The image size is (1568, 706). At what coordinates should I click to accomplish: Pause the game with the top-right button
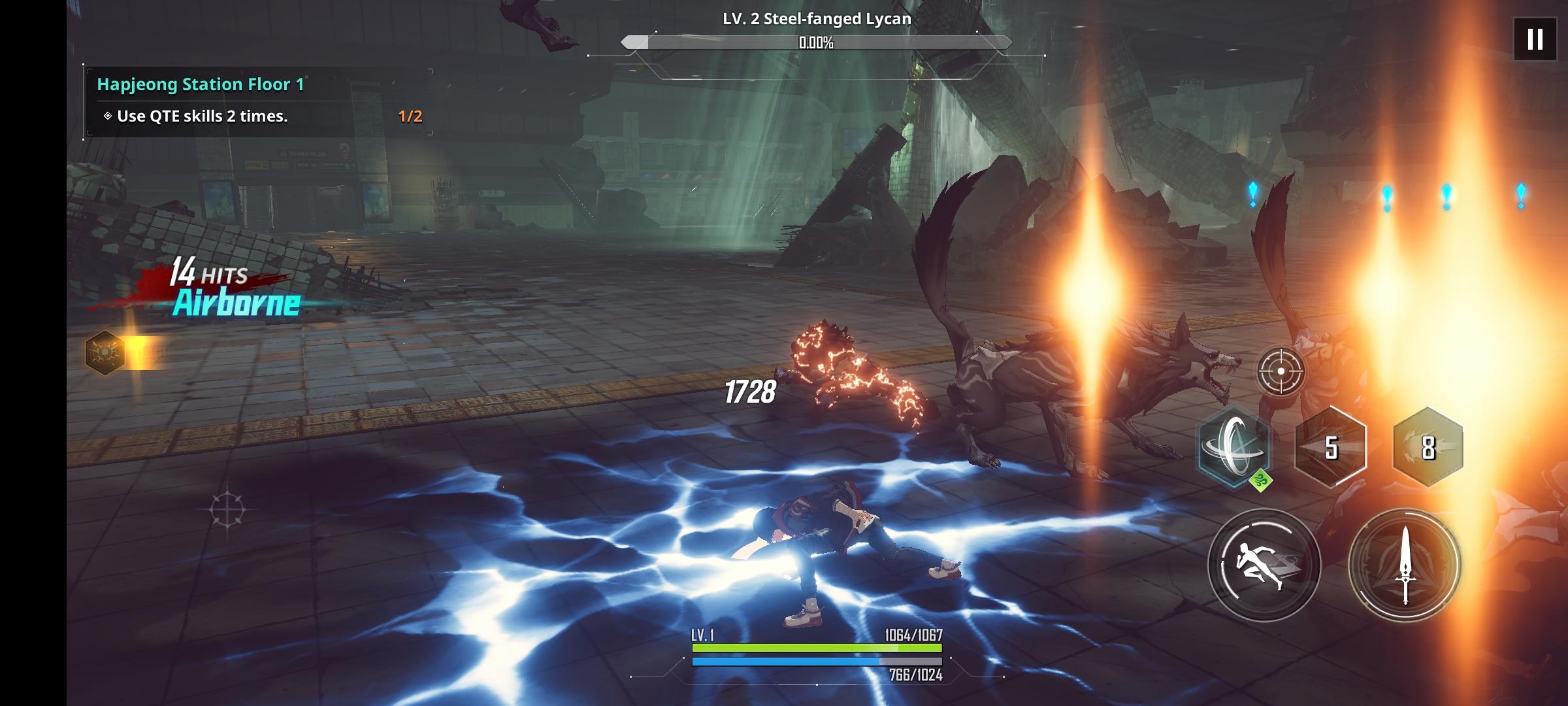point(1533,41)
